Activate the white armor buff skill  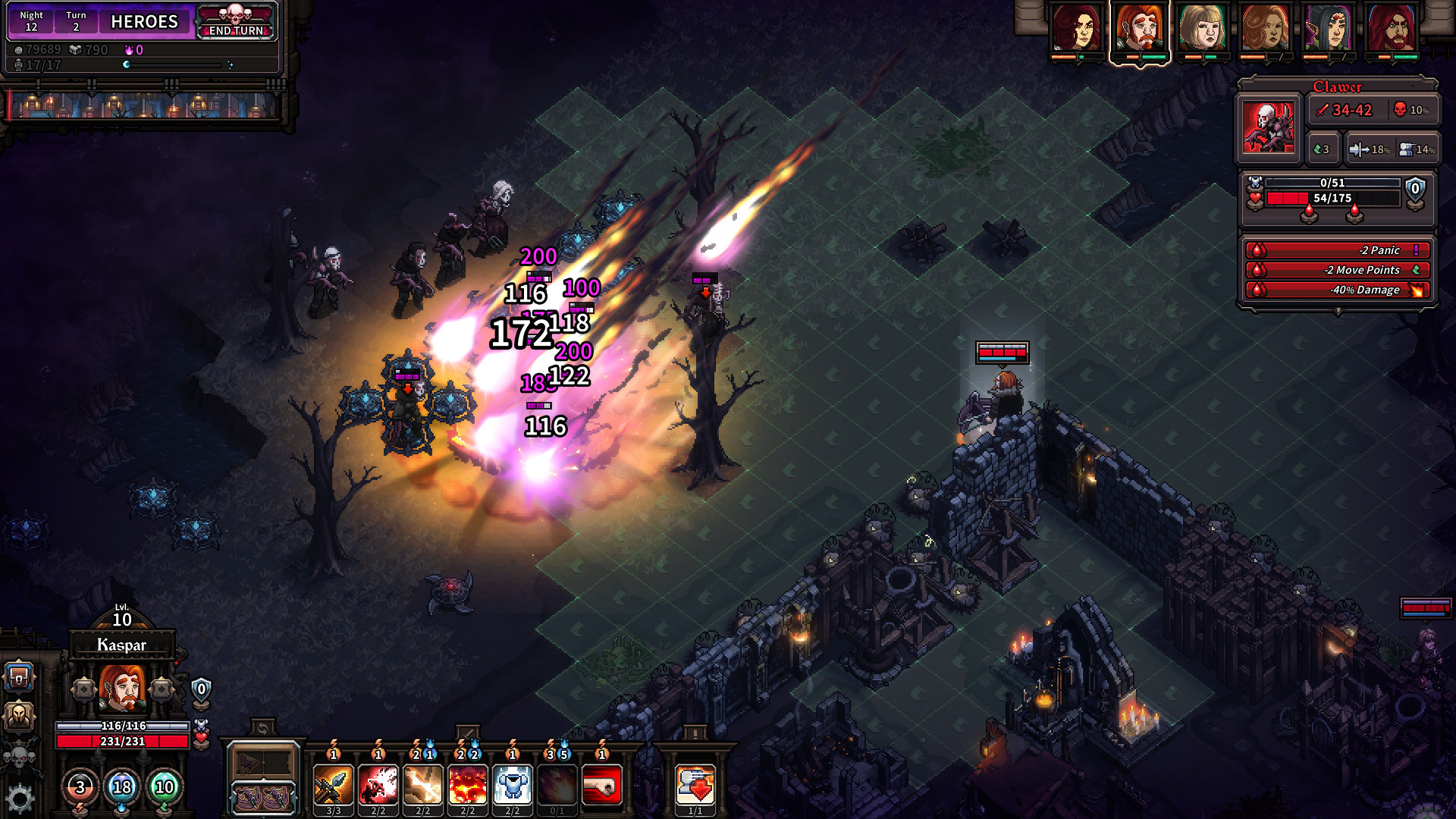pos(513,785)
